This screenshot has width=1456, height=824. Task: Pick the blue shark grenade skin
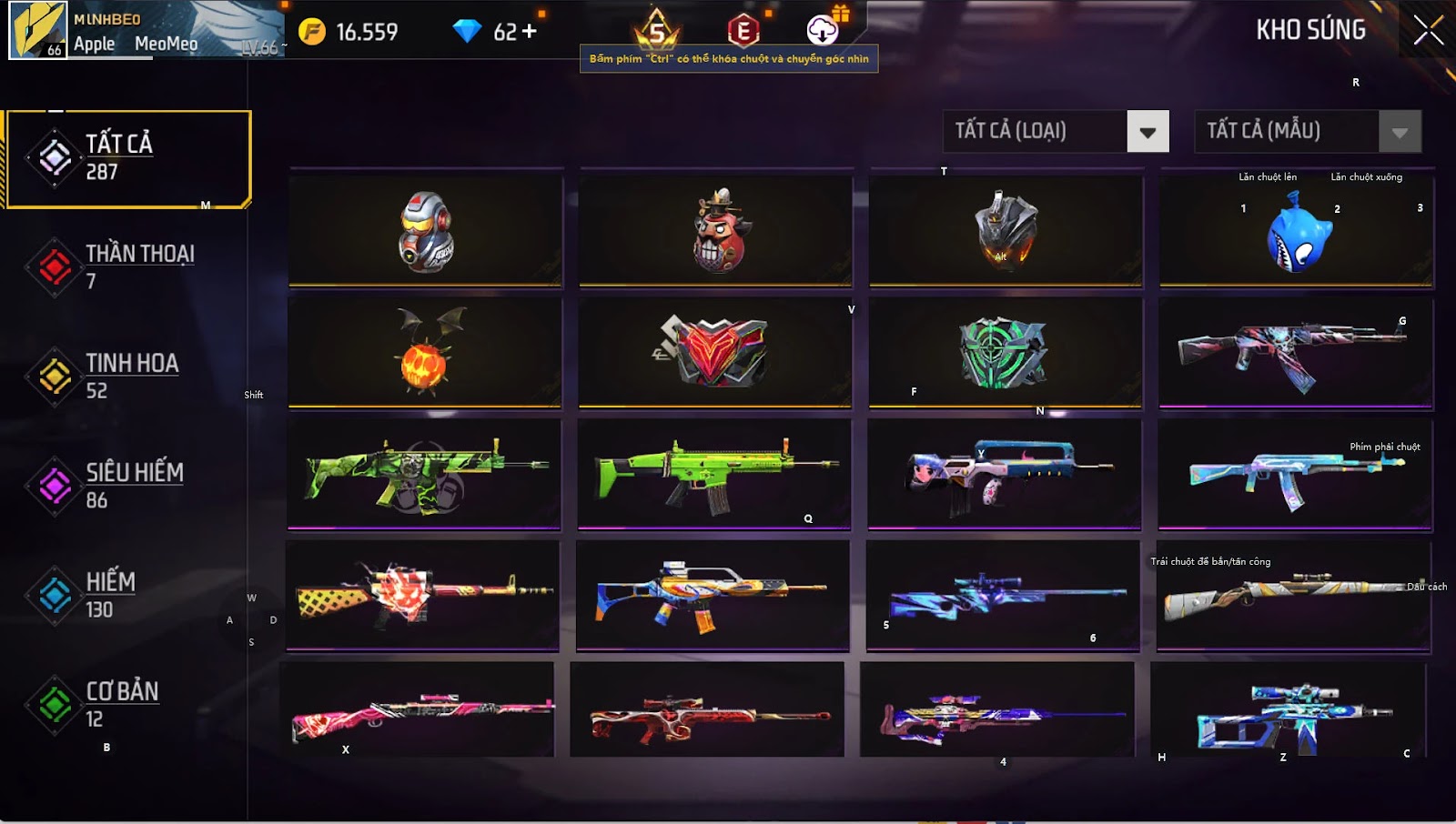pyautogui.click(x=1298, y=233)
